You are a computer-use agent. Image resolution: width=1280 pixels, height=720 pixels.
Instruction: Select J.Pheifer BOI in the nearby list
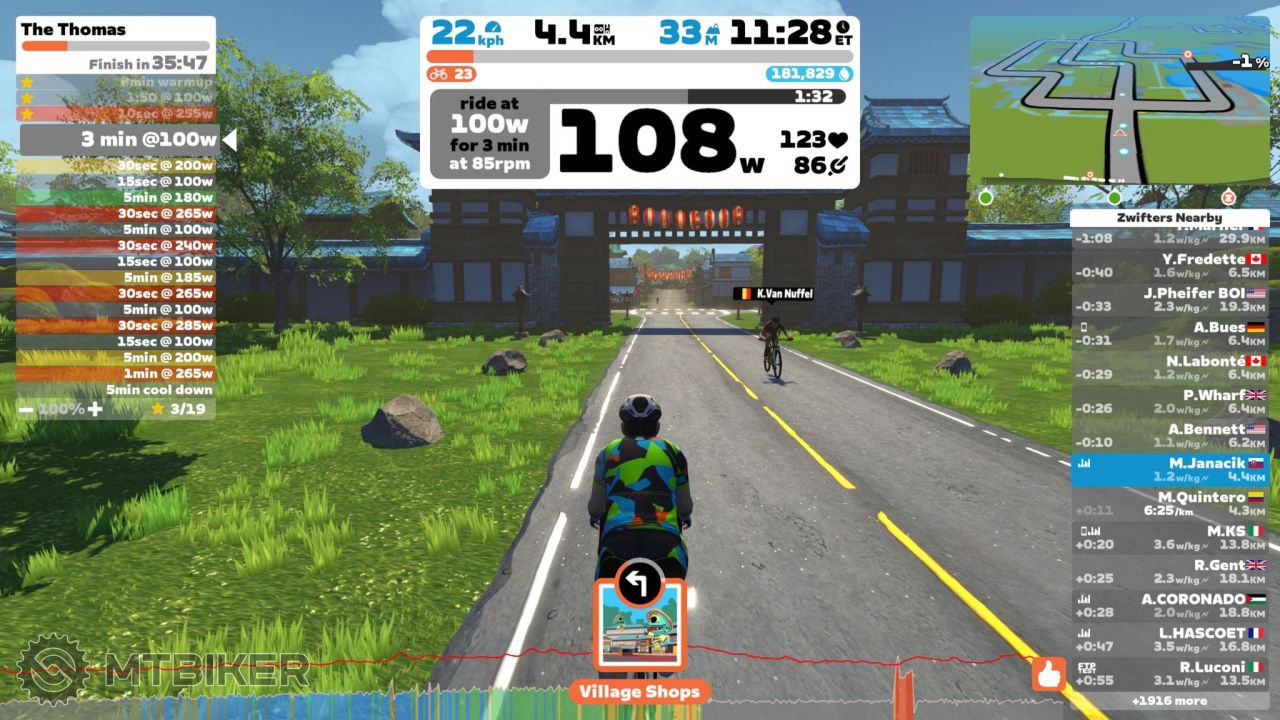click(1169, 299)
